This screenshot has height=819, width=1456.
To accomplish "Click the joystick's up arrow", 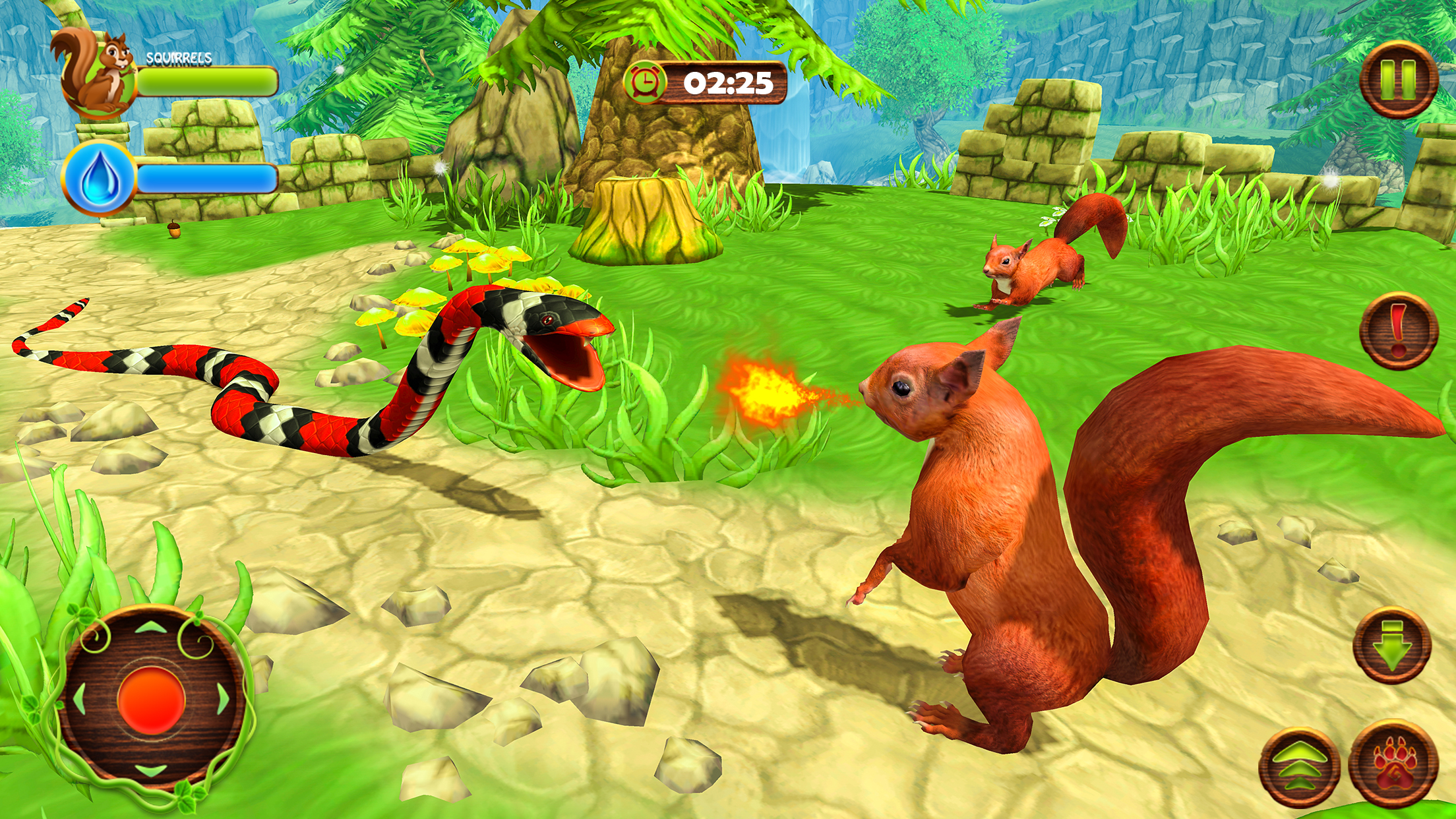I will tap(151, 627).
